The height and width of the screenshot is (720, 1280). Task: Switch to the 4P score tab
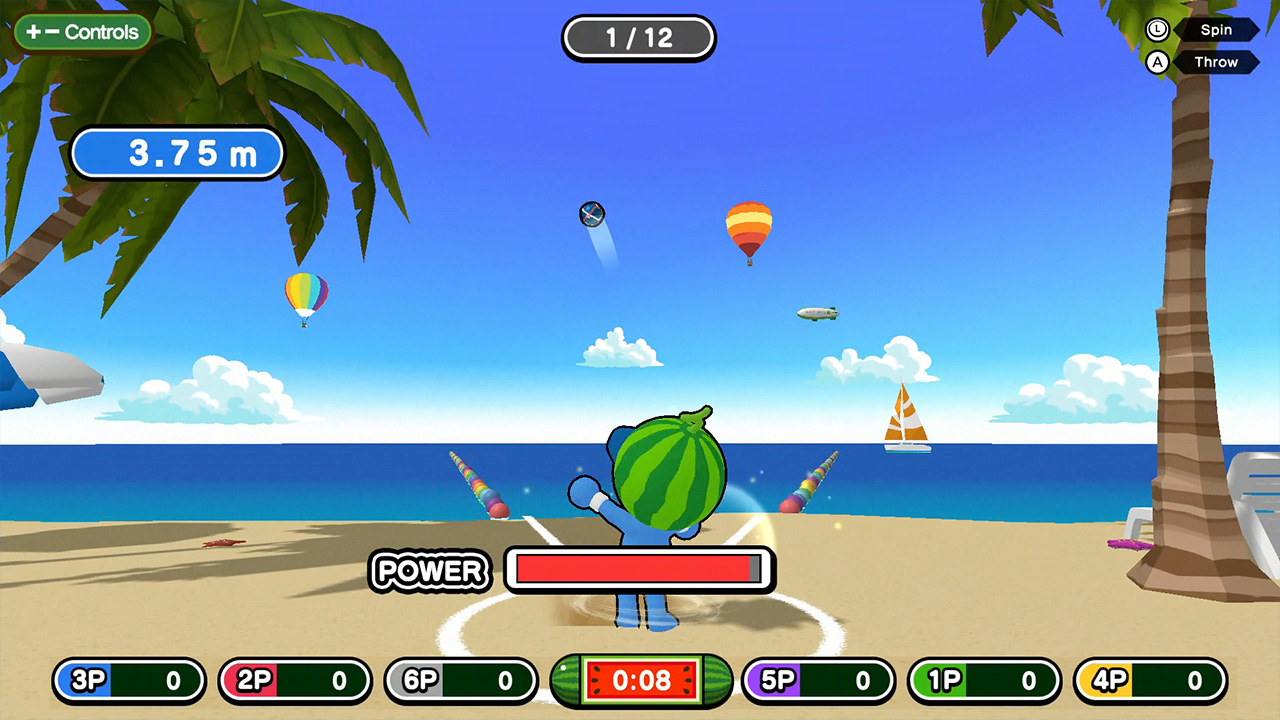click(x=1148, y=681)
